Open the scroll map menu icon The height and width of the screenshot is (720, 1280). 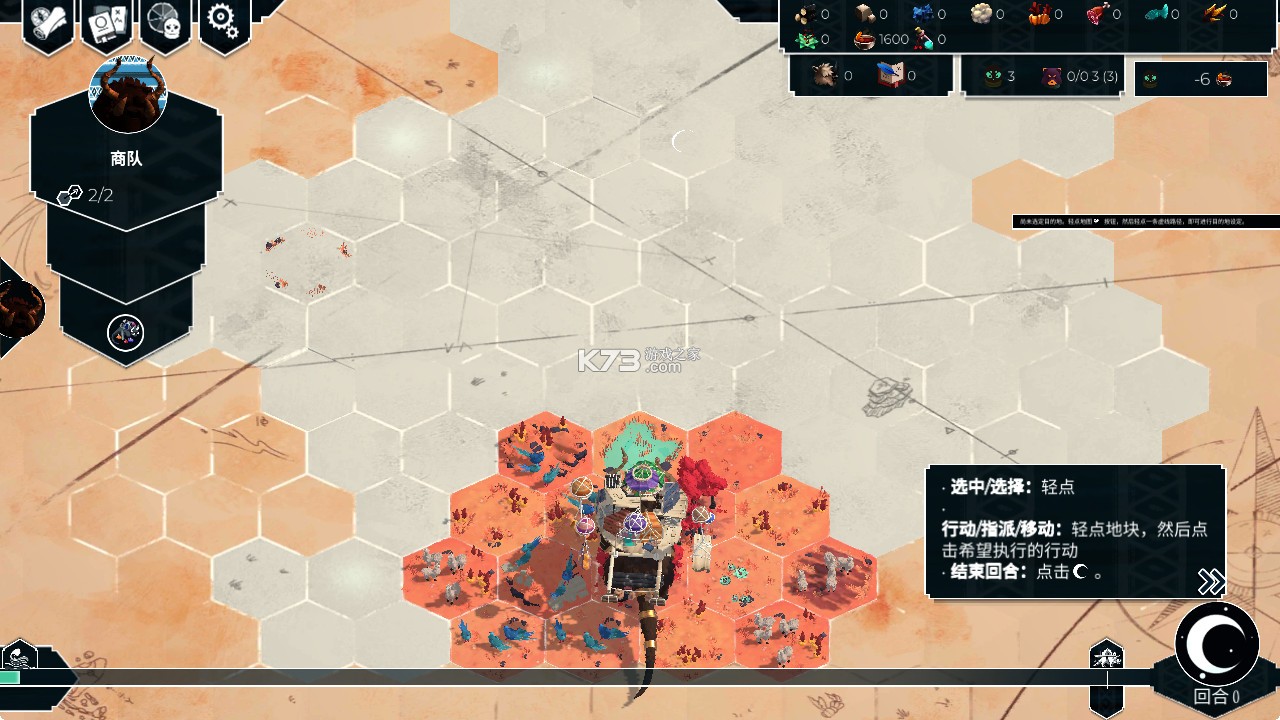click(48, 22)
